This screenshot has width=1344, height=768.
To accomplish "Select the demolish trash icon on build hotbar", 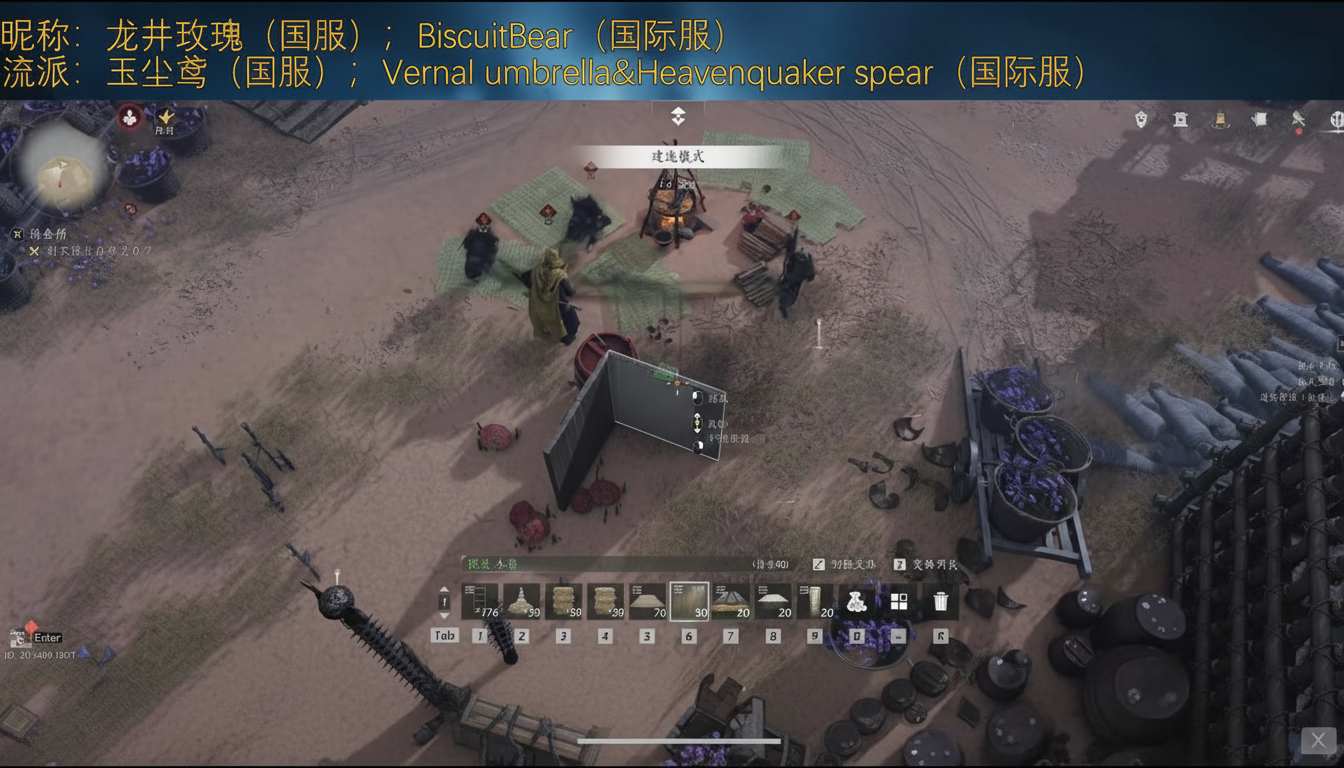I will pyautogui.click(x=941, y=600).
